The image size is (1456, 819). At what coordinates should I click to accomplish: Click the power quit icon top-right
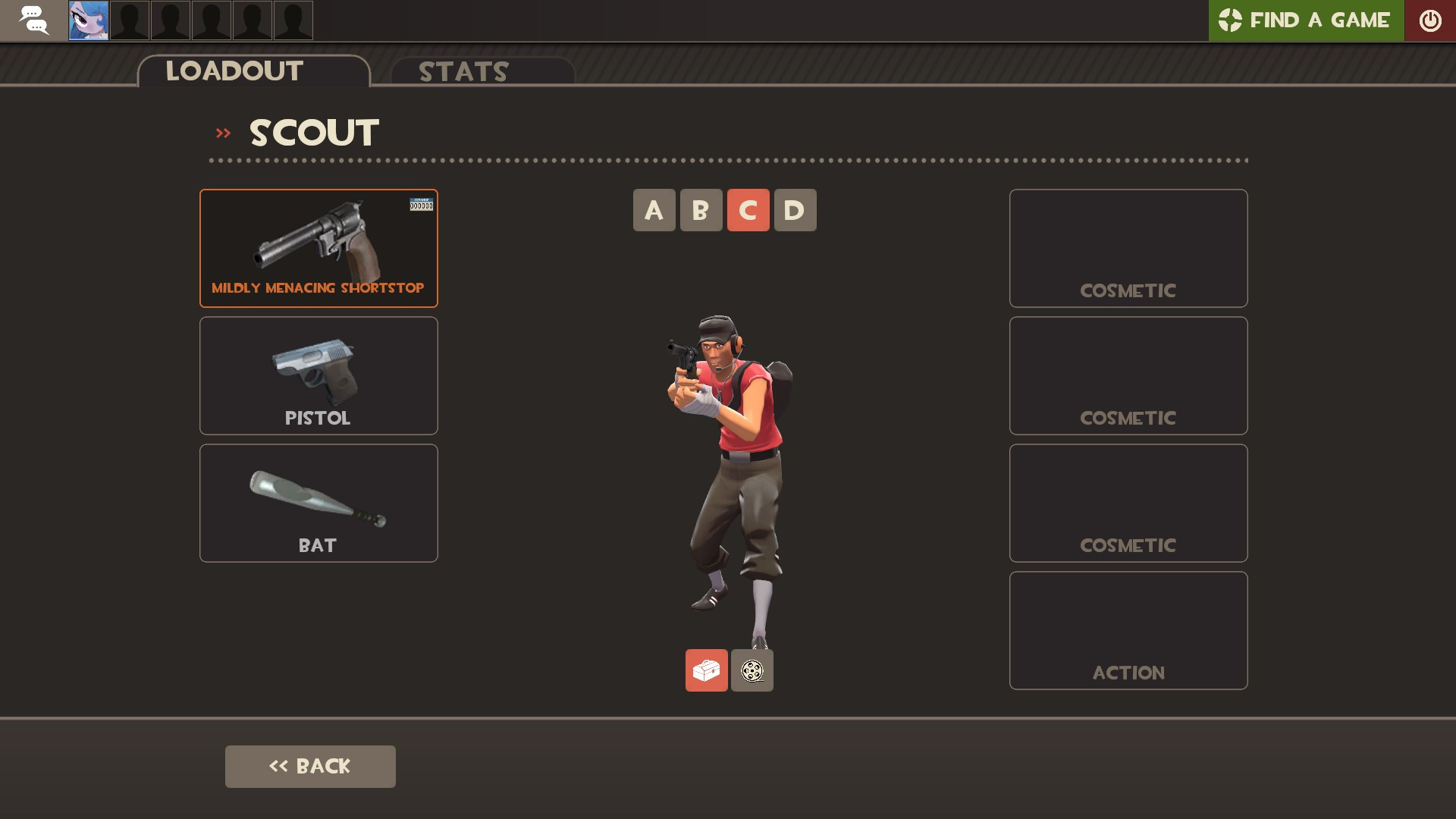coord(1431,20)
